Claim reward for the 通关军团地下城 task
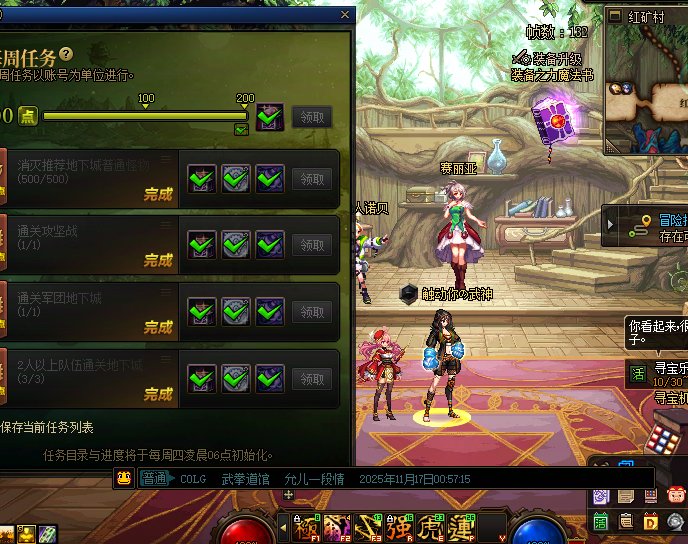688x544 pixels. [x=312, y=312]
